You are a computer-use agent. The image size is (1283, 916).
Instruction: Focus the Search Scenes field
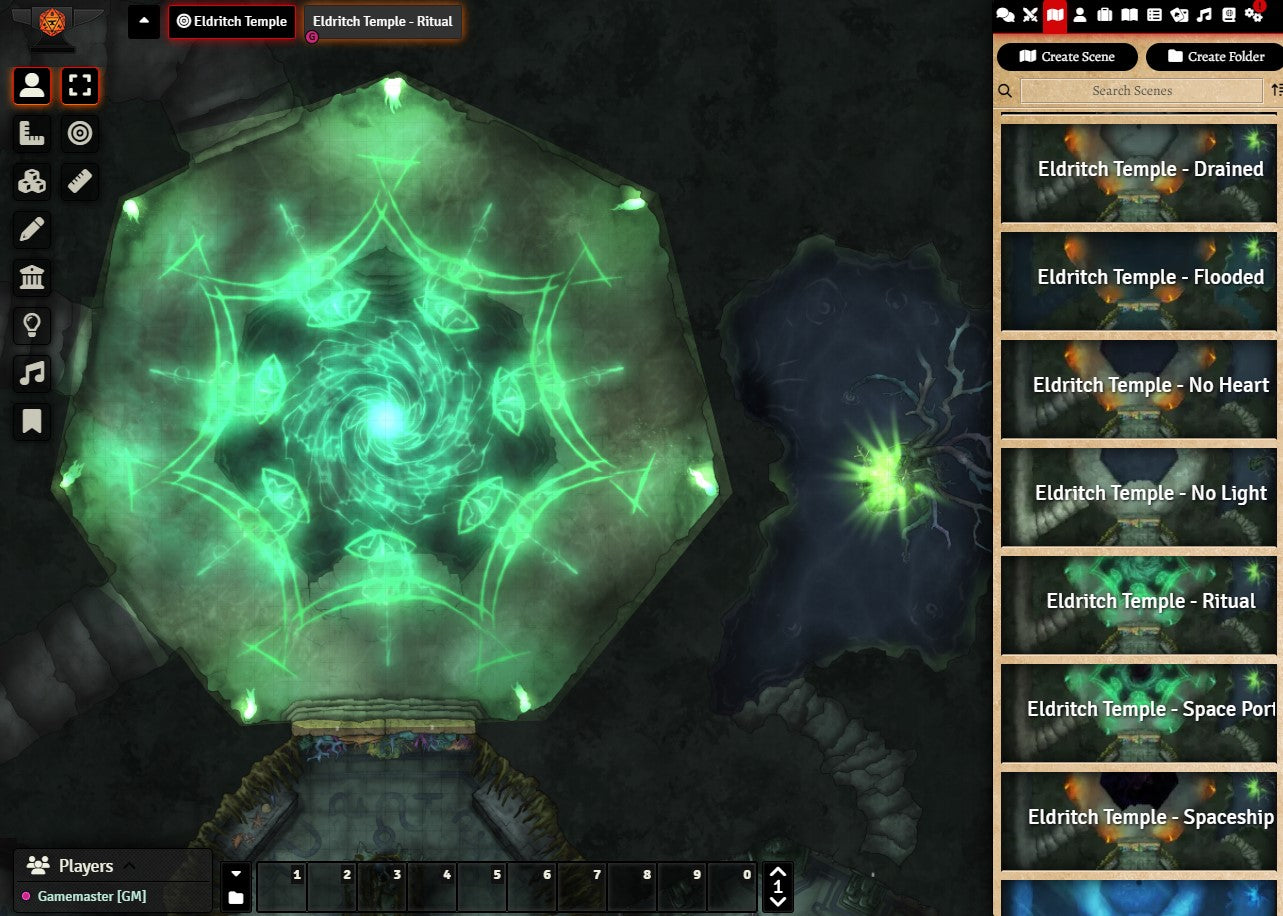click(1132, 91)
